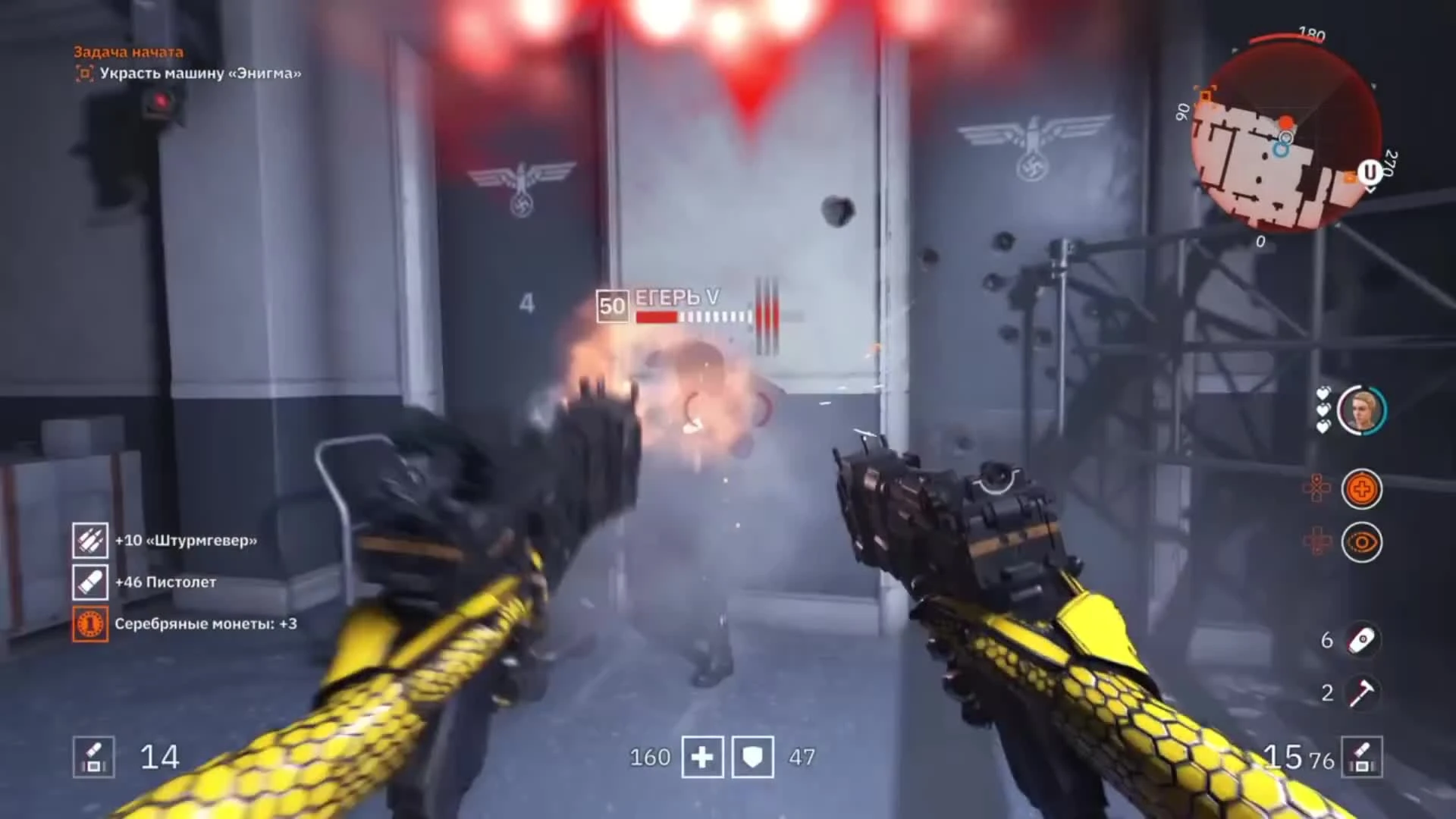
Task: Click the bottom-left weapon ammo icon
Action: click(94, 757)
